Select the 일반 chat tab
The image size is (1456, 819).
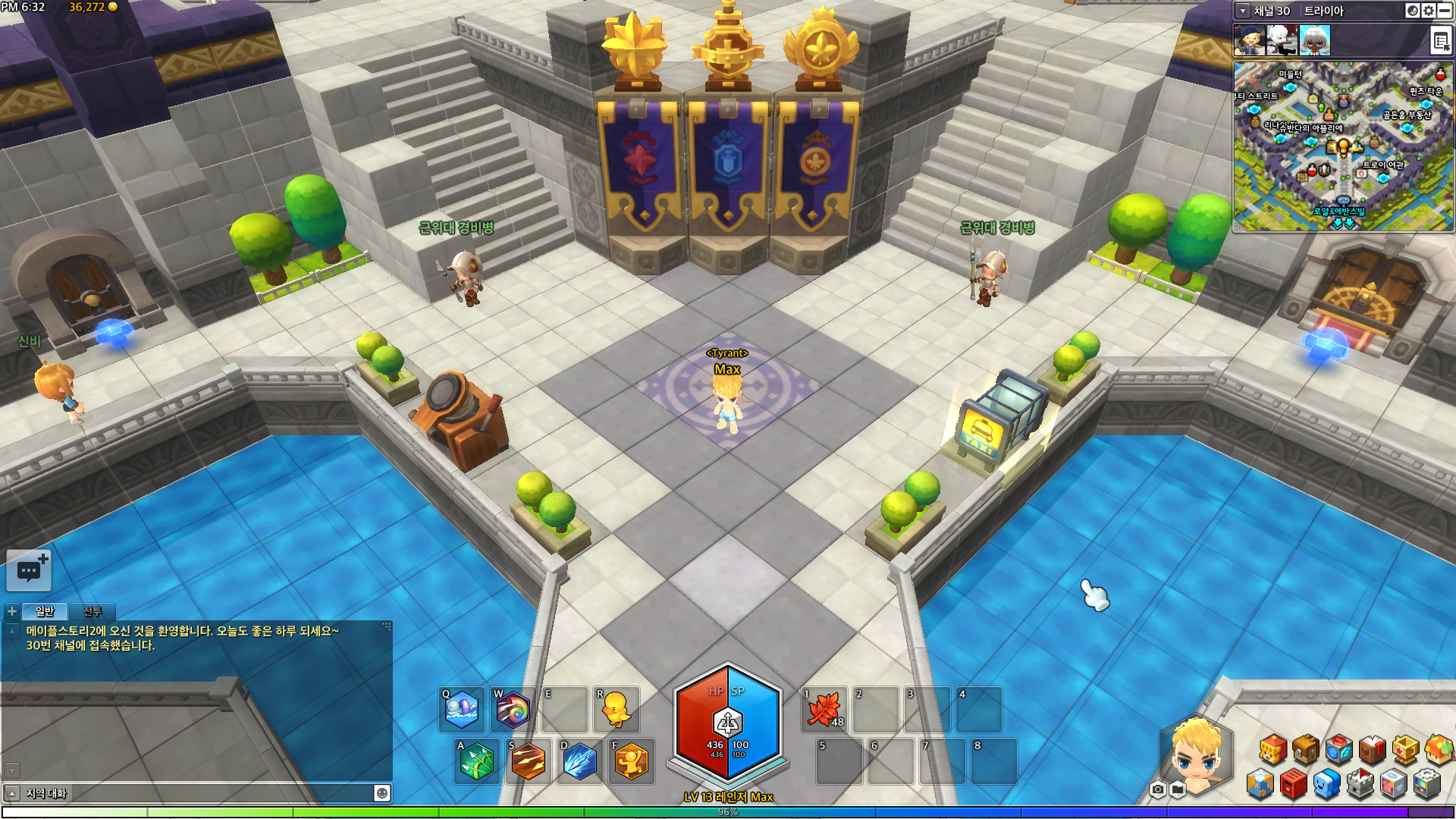[x=45, y=611]
